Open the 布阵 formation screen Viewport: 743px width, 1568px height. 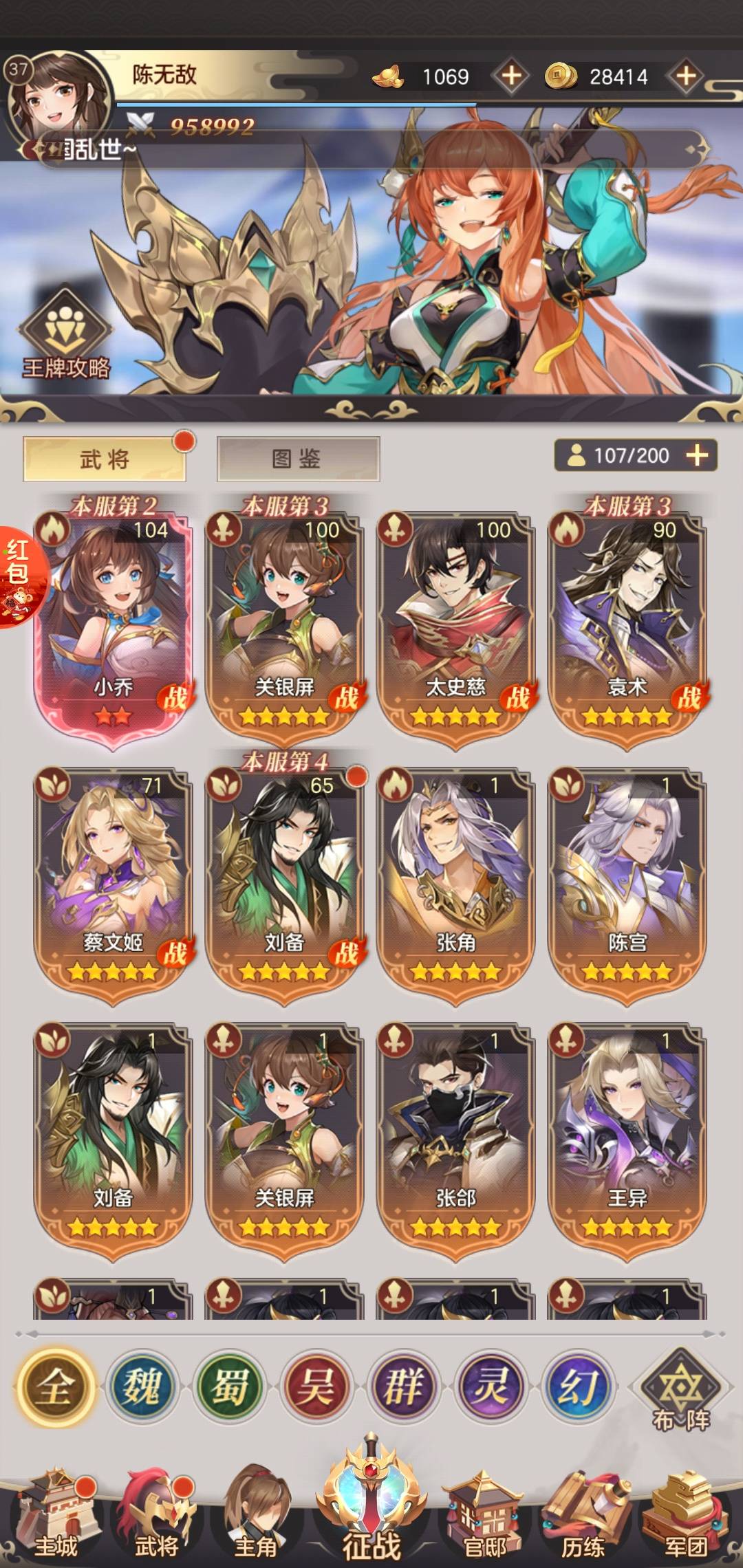click(680, 1391)
